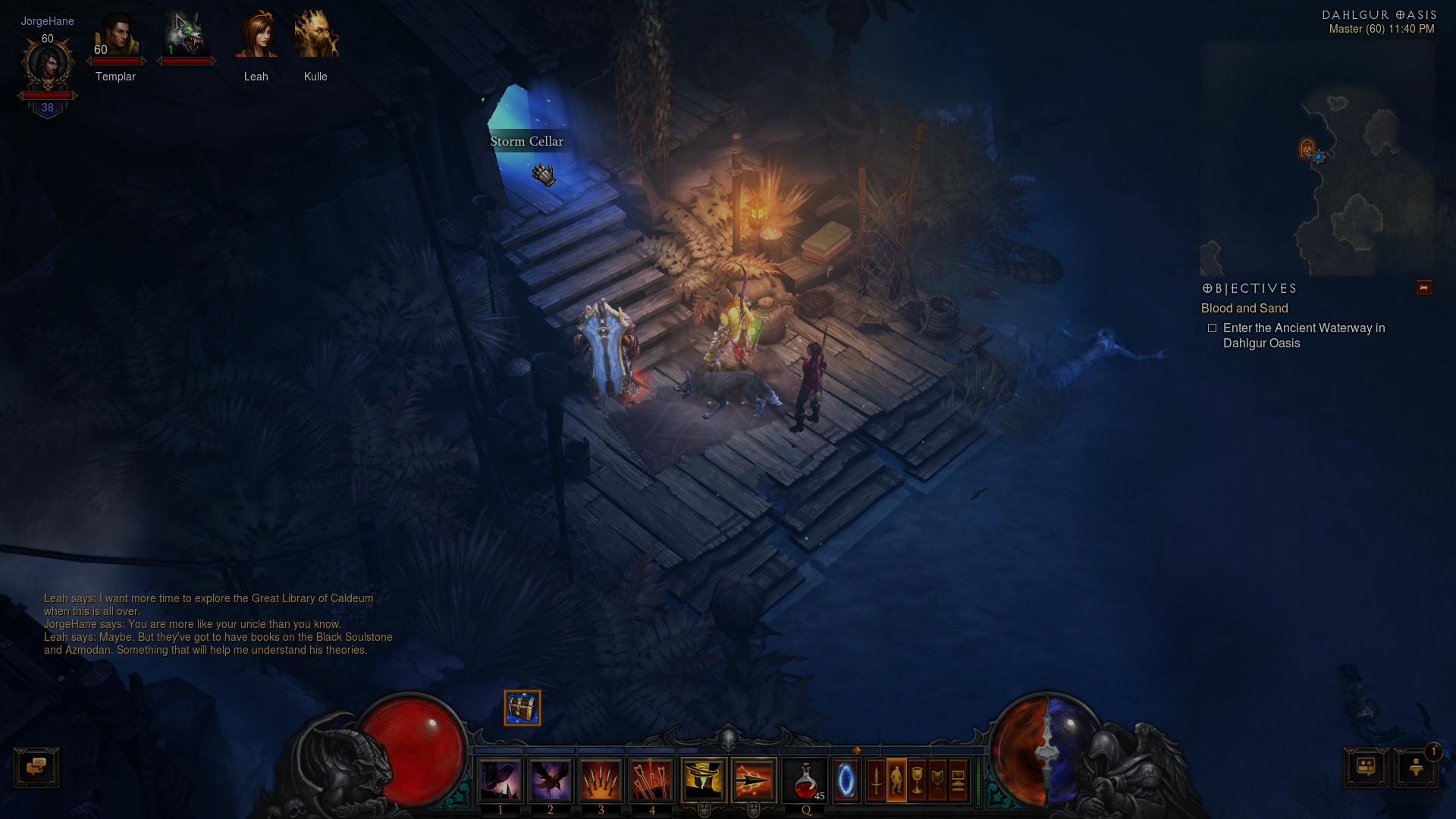1456x819 pixels.
Task: Open the chat speech bubble button
Action: (x=36, y=767)
